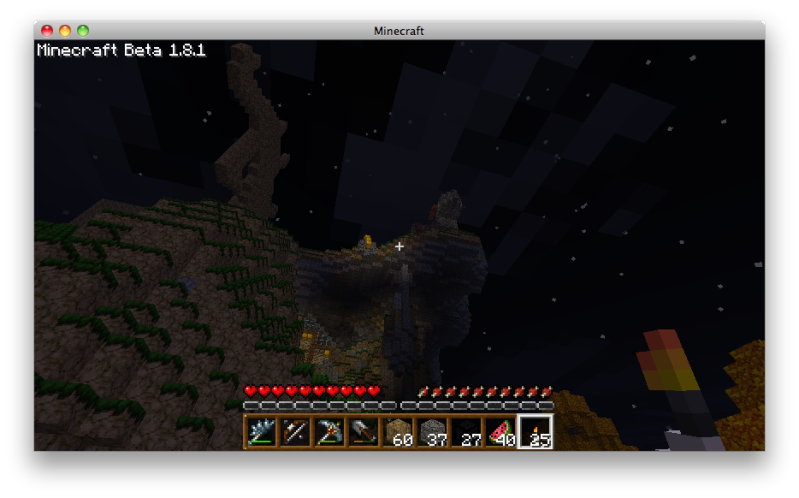Image resolution: width=799 pixels, height=498 pixels.
Task: Switch to the shovel in the hotbar
Action: point(364,432)
